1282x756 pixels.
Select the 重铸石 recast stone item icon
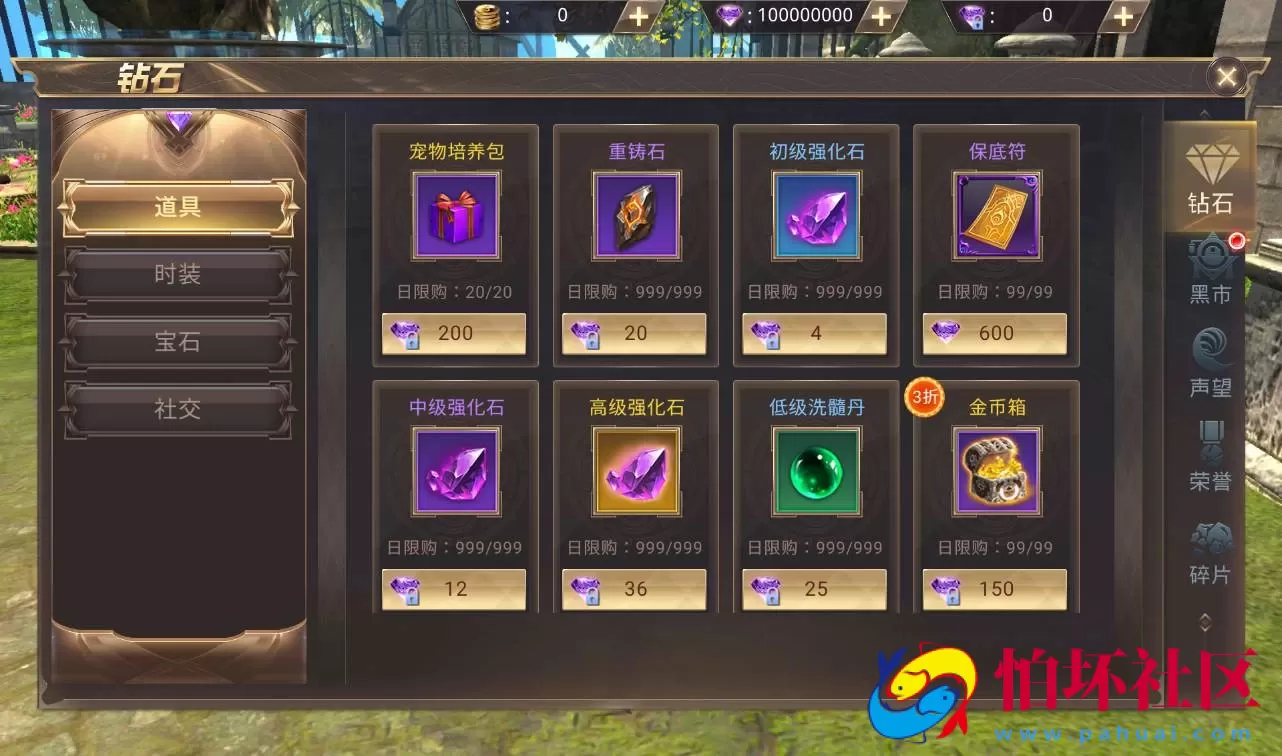[x=635, y=215]
